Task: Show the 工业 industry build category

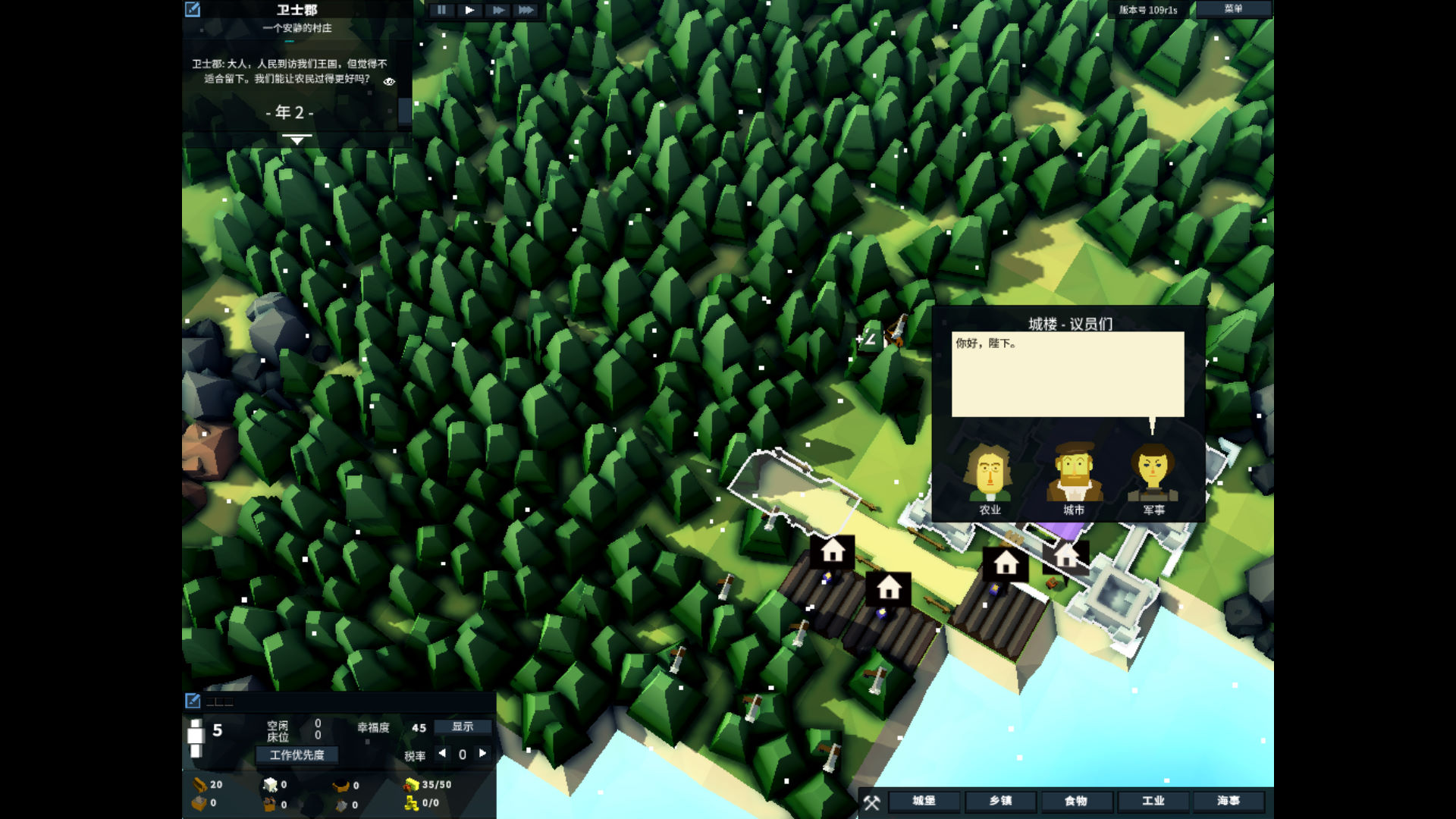Action: click(x=1153, y=801)
